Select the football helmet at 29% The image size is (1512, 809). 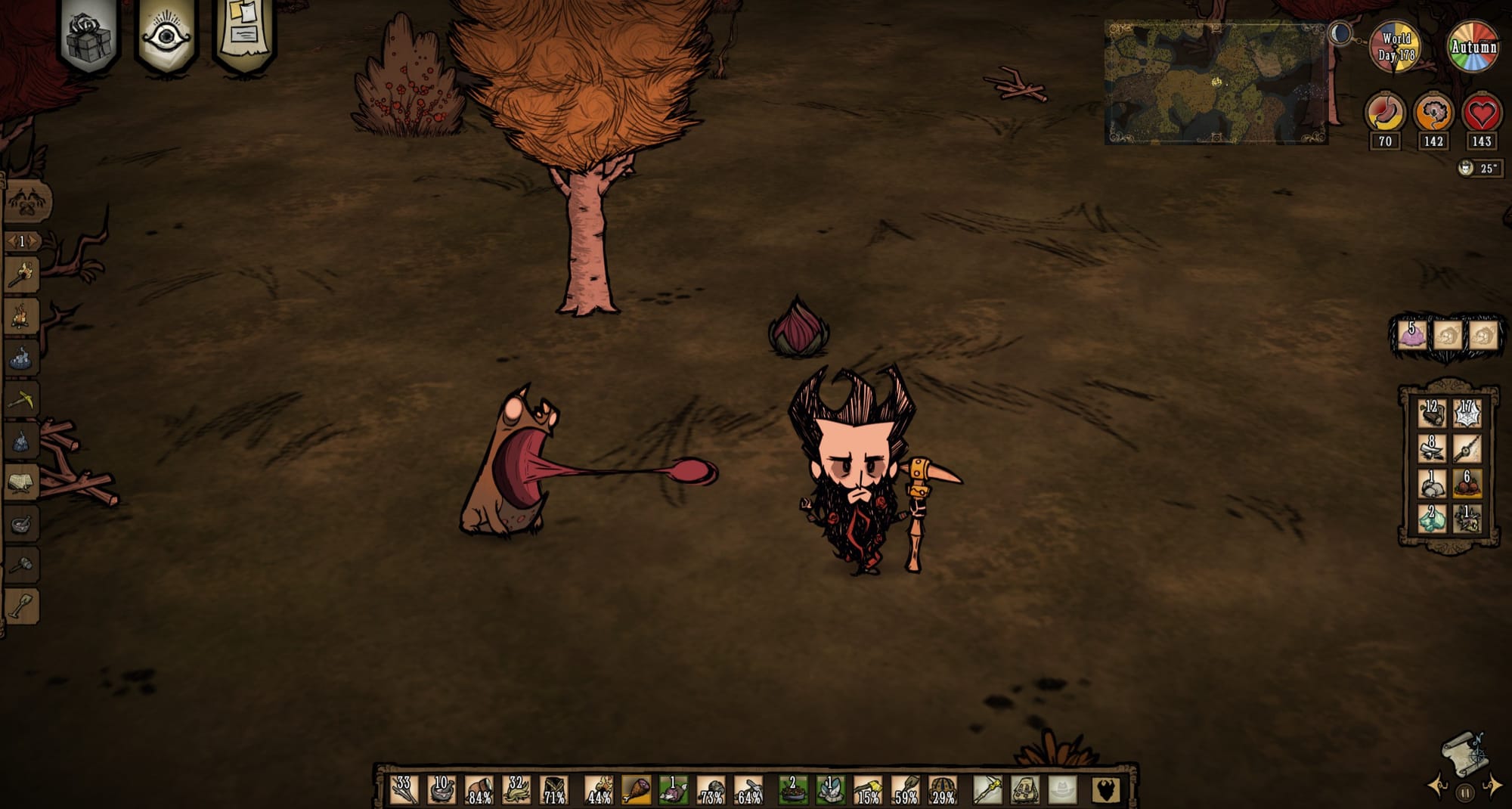pyautogui.click(x=943, y=790)
